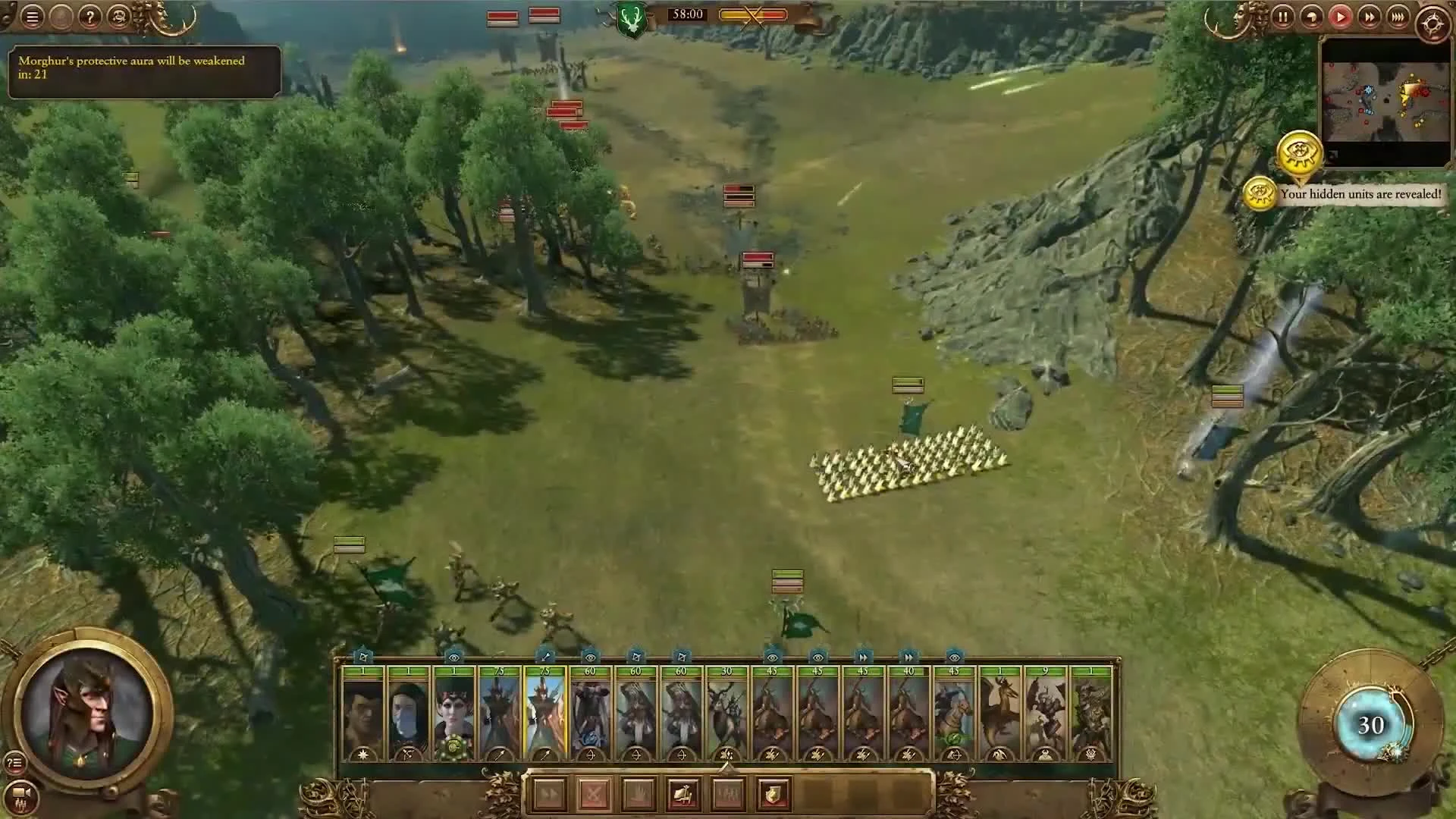The height and width of the screenshot is (819, 1456).
Task: Click the halt hand icon to stop units
Action: (639, 794)
